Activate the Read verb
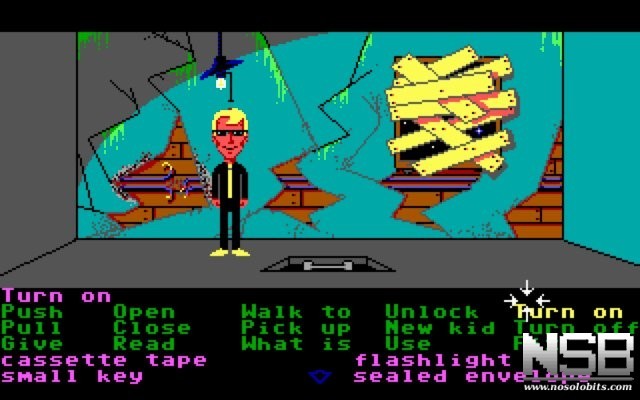This screenshot has width=640, height=400. [x=144, y=344]
